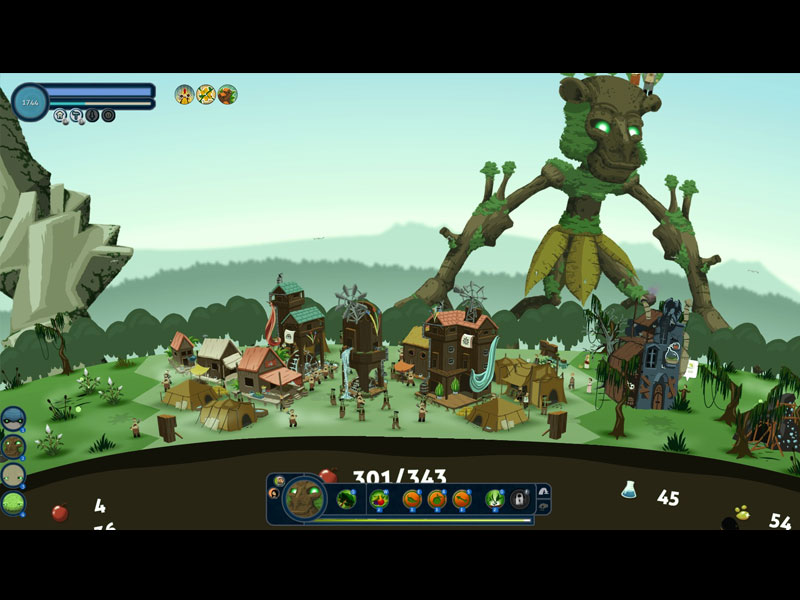Select the brown forest giant portrait

14,446
